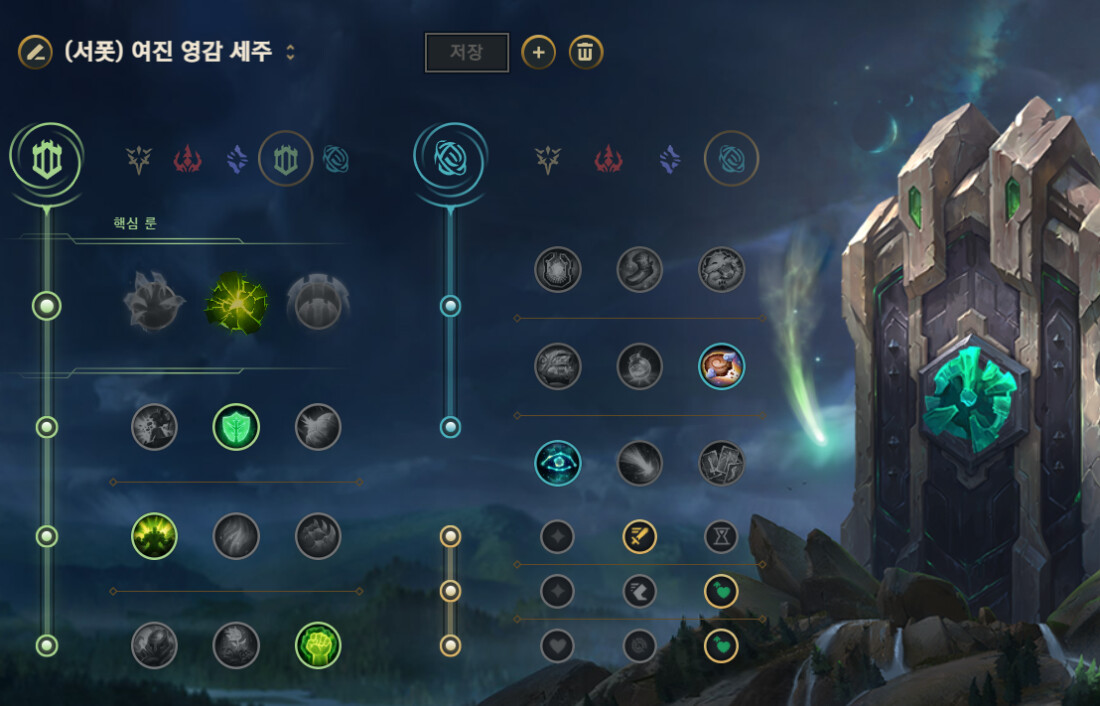The height and width of the screenshot is (706, 1100).
Task: Select the move speed stat shard
Action: 639,591
